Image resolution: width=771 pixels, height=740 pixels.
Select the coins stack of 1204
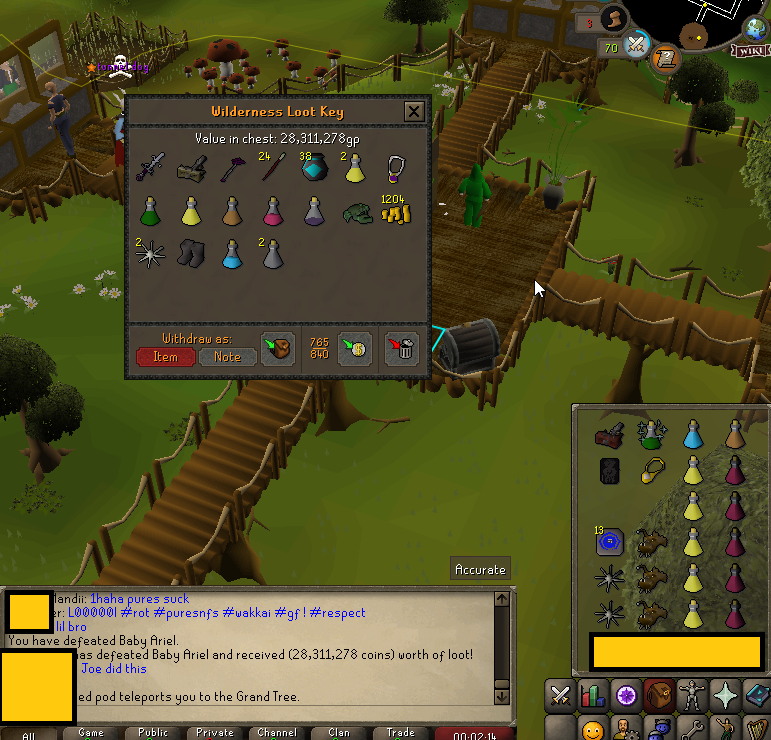click(397, 210)
